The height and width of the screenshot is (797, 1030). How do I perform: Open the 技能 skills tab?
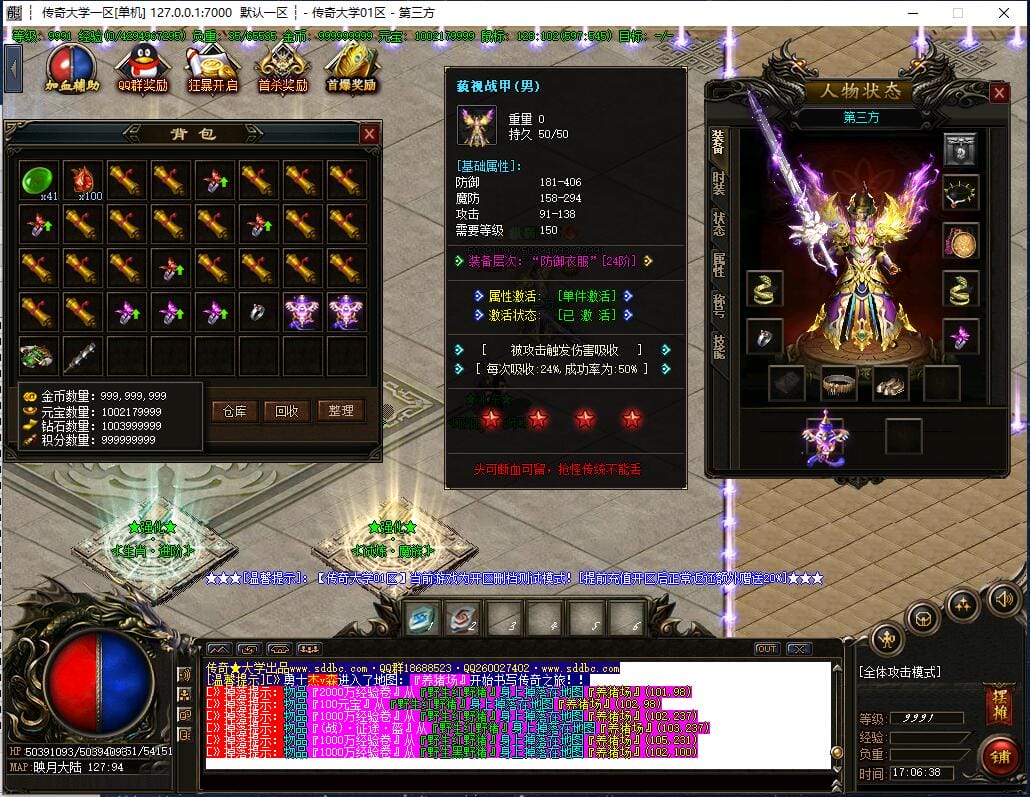click(x=719, y=344)
